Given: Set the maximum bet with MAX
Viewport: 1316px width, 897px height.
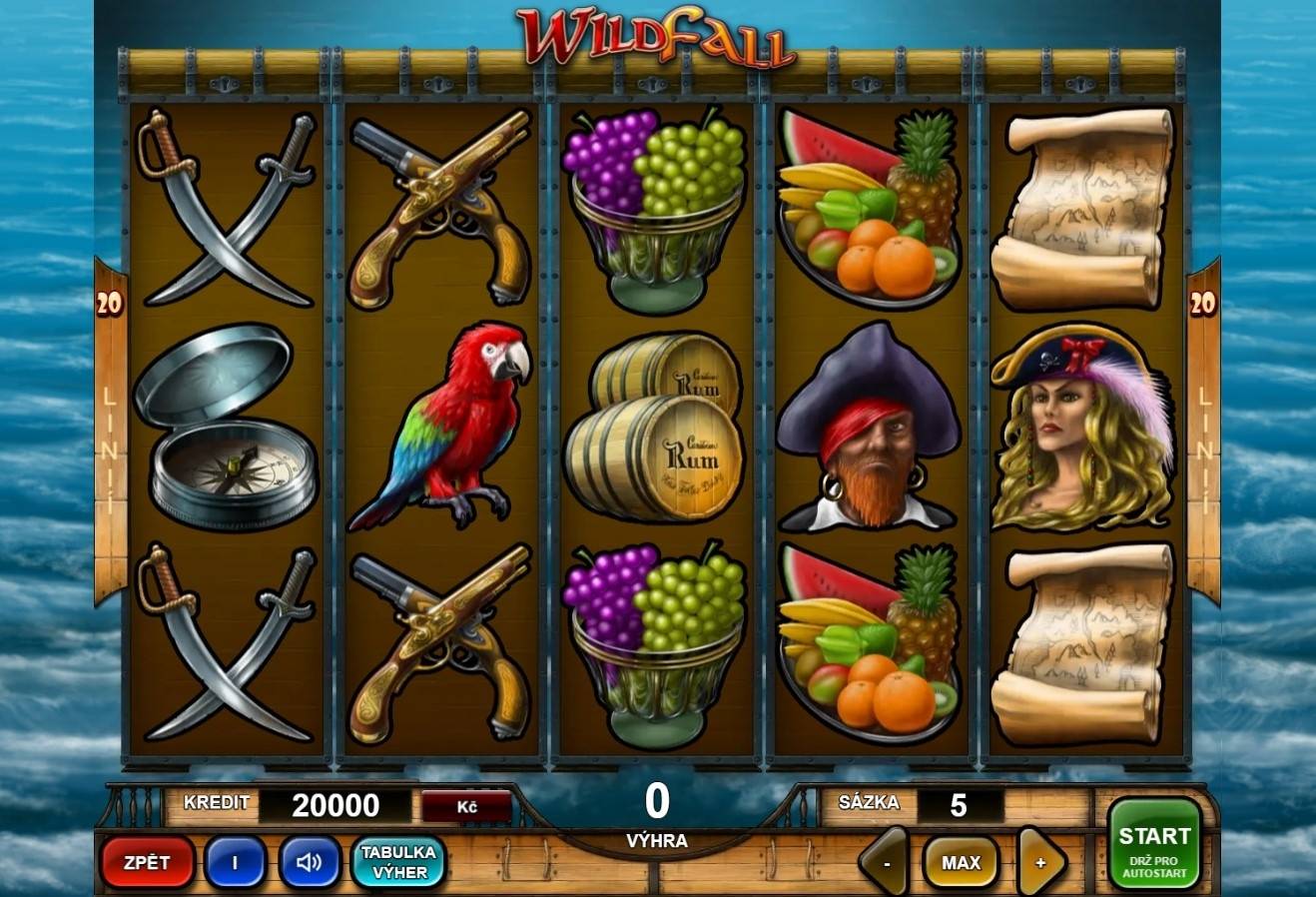Looking at the screenshot, I should click(x=961, y=862).
